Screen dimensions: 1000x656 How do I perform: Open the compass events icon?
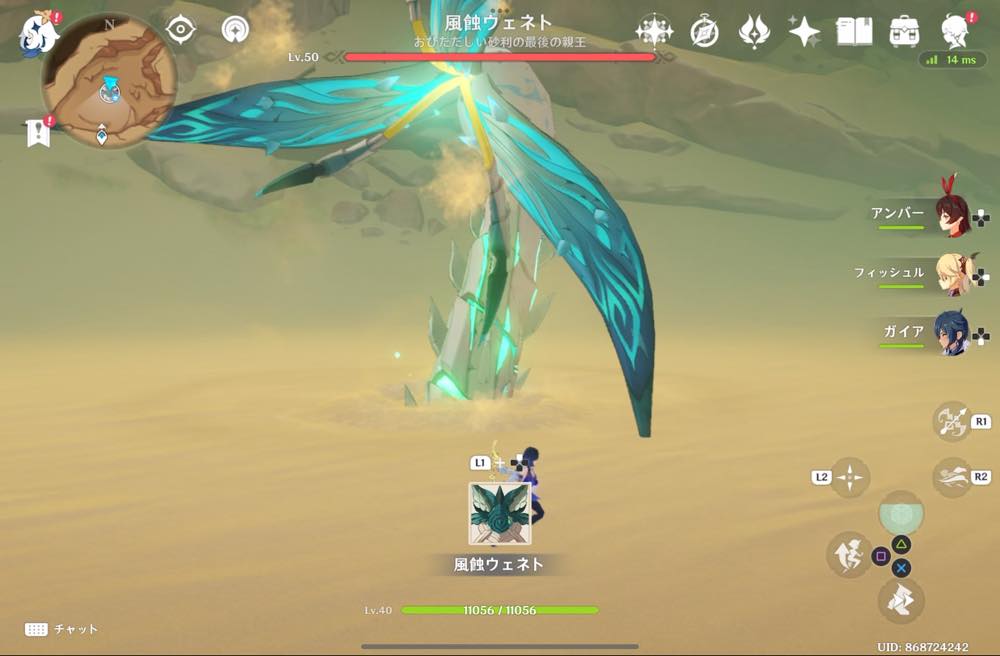click(x=704, y=32)
